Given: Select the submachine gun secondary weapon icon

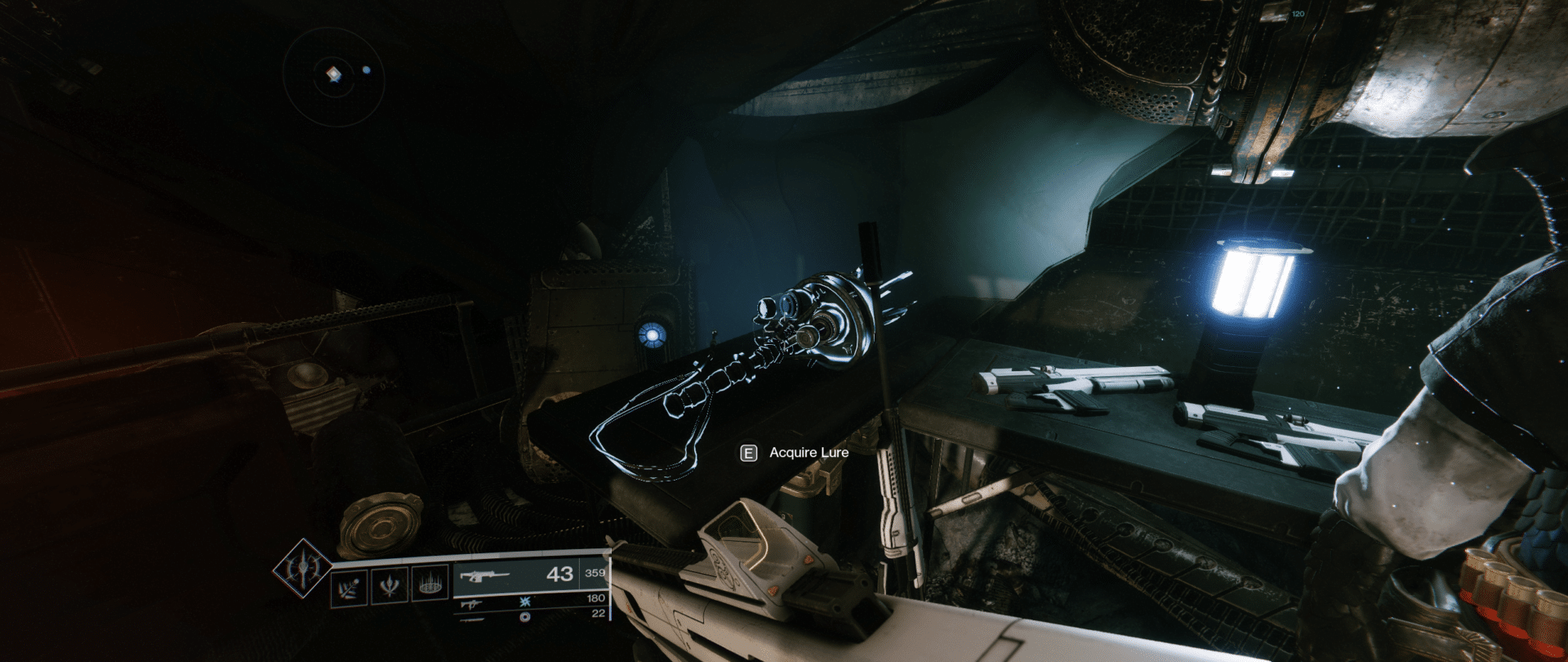Looking at the screenshot, I should pos(471,605).
